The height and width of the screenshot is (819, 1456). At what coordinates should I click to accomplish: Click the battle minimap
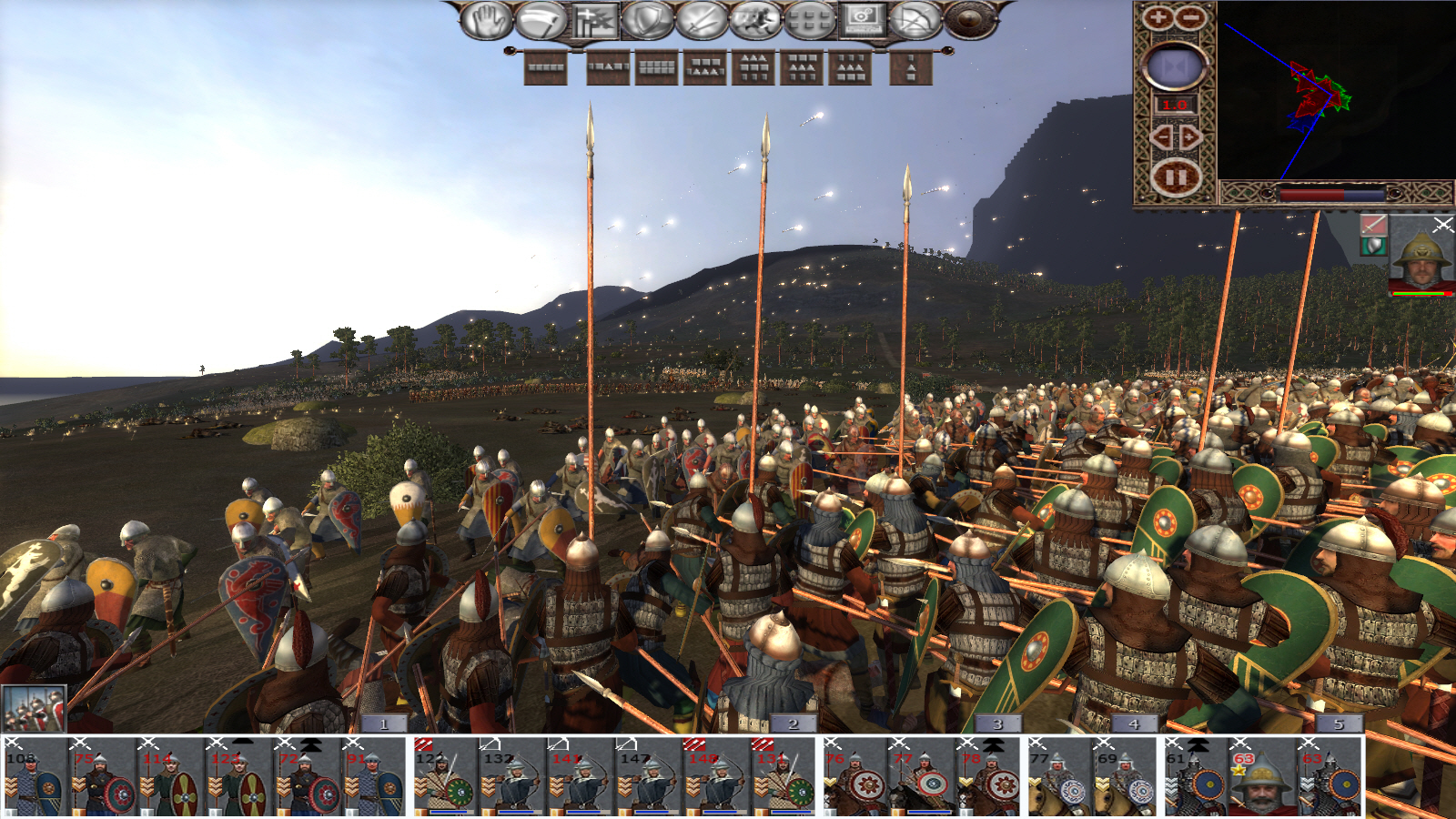click(x=1336, y=91)
